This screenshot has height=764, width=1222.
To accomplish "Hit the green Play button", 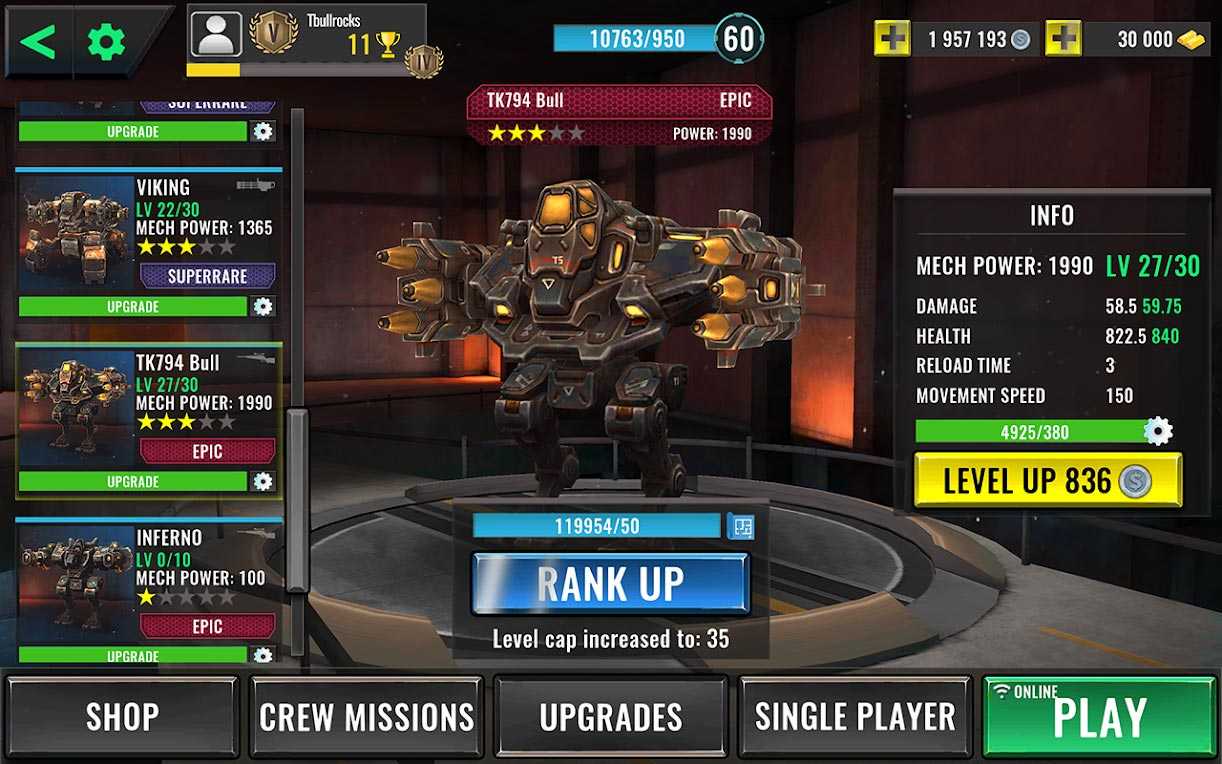I will click(x=1098, y=716).
